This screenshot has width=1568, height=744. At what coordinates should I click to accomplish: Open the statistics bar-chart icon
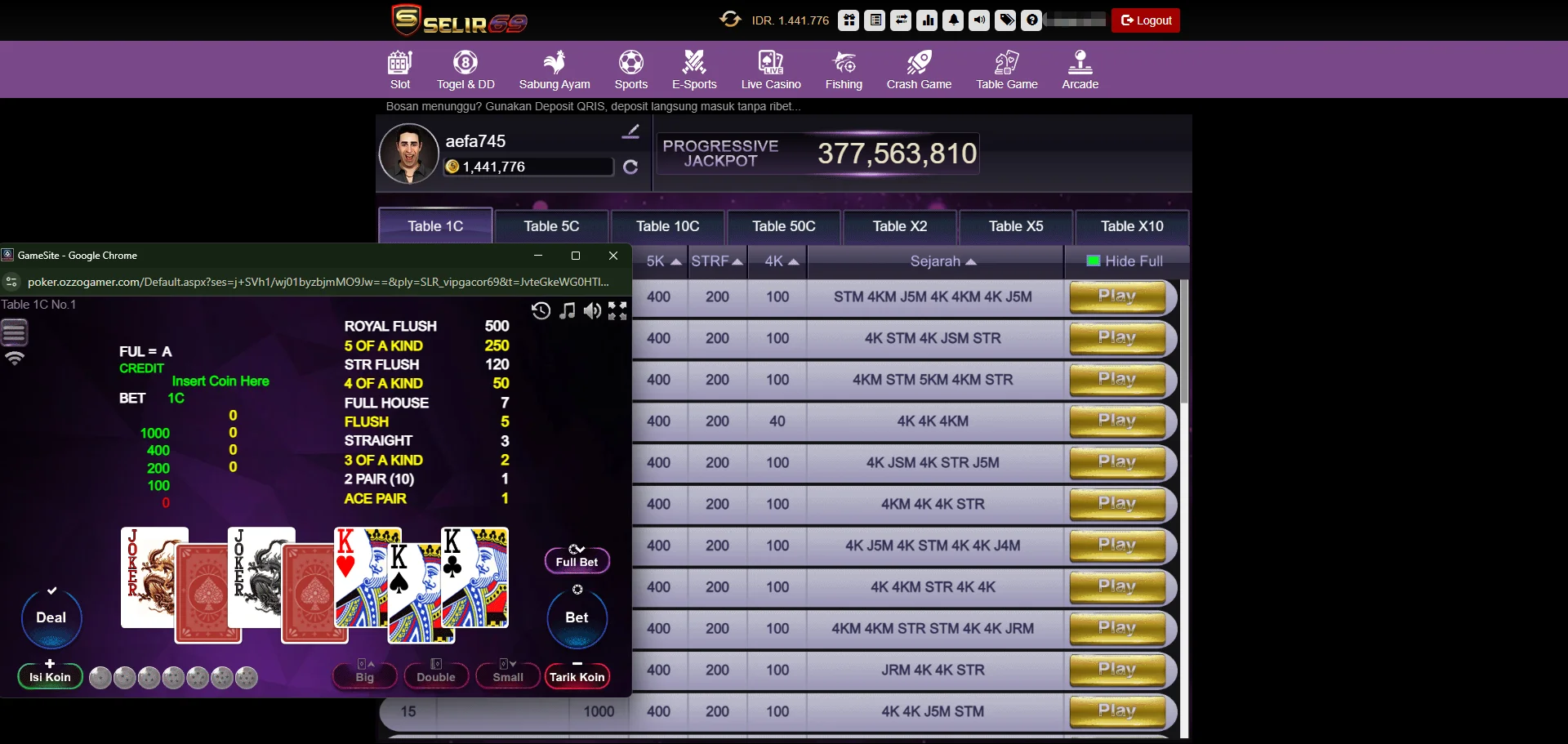point(927,20)
